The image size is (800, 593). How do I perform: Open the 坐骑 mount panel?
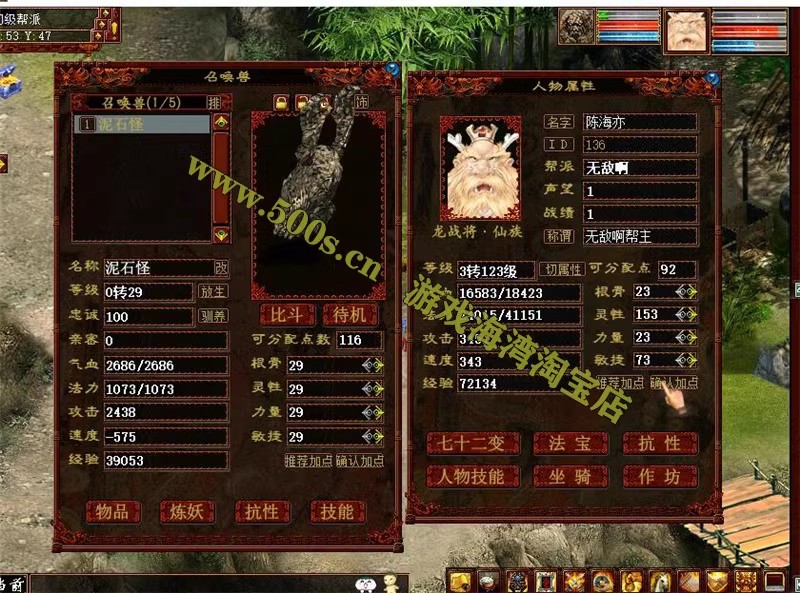click(570, 477)
